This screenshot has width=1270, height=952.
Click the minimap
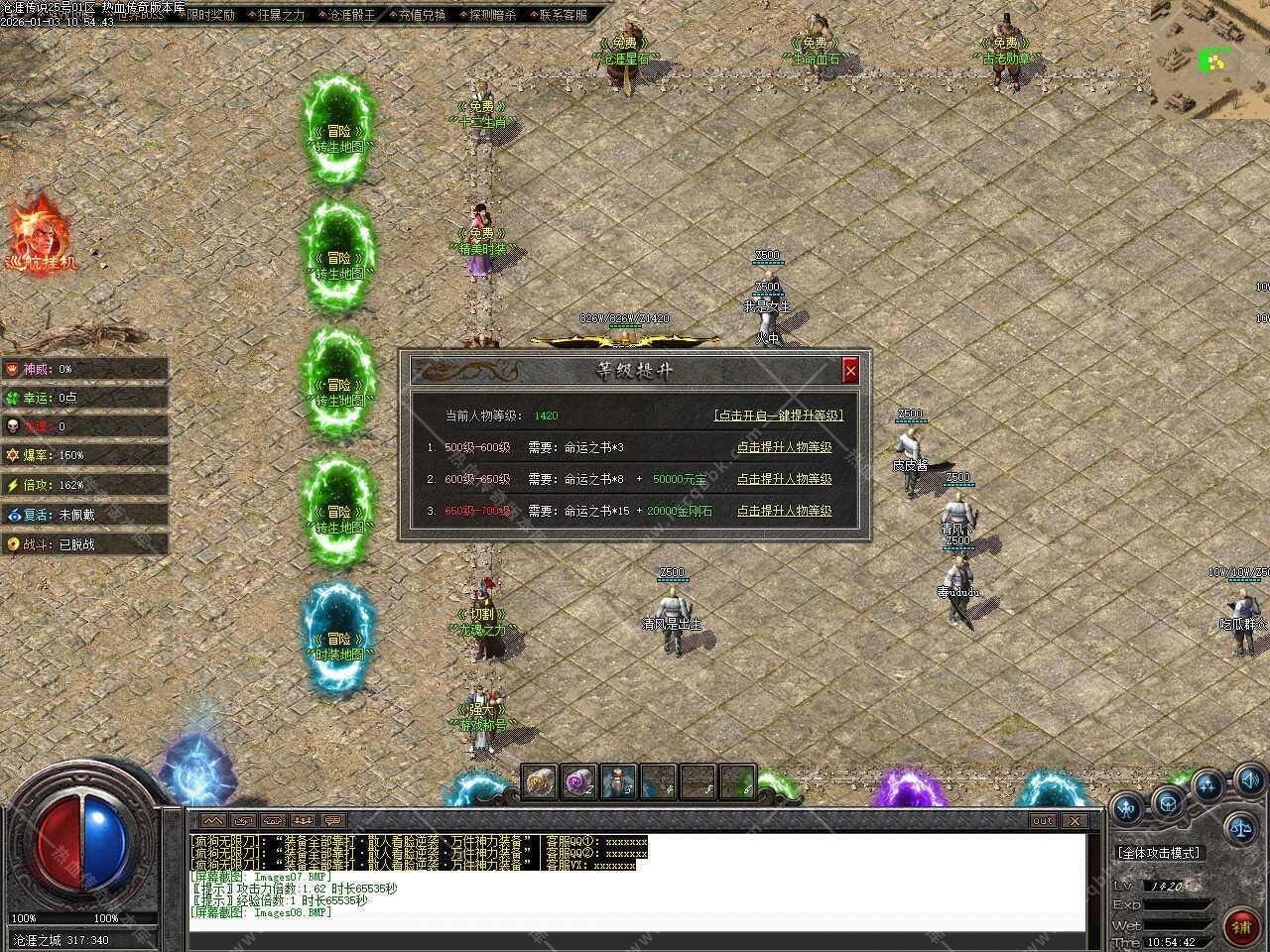(1210, 59)
